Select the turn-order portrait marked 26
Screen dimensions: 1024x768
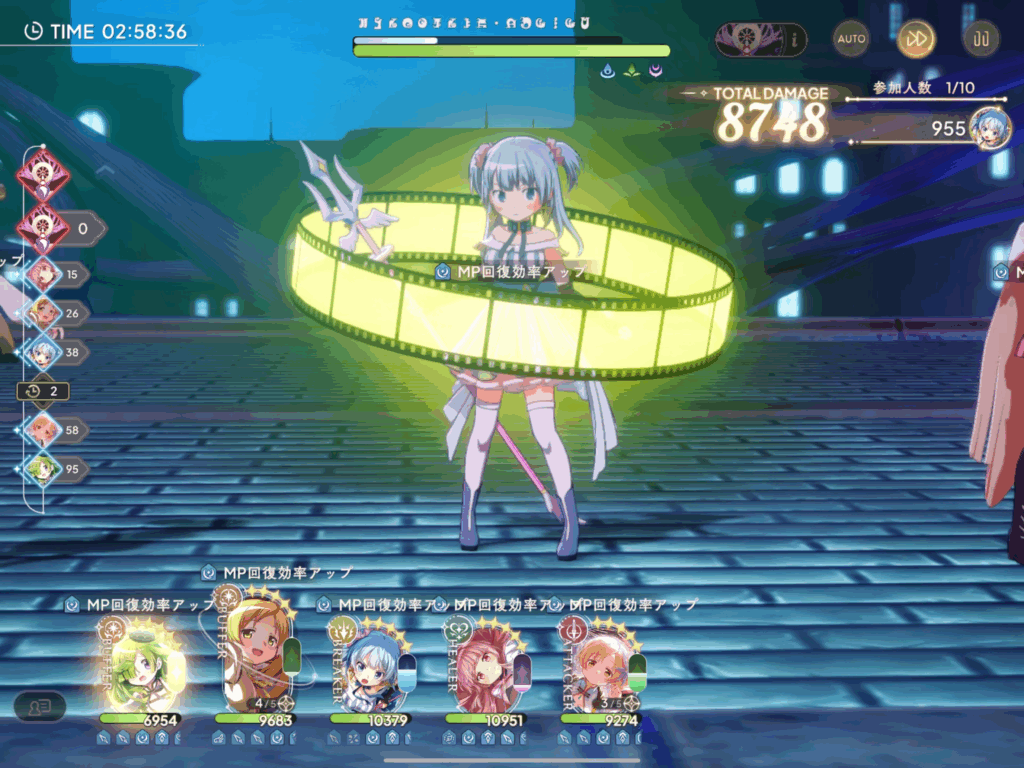tap(43, 313)
